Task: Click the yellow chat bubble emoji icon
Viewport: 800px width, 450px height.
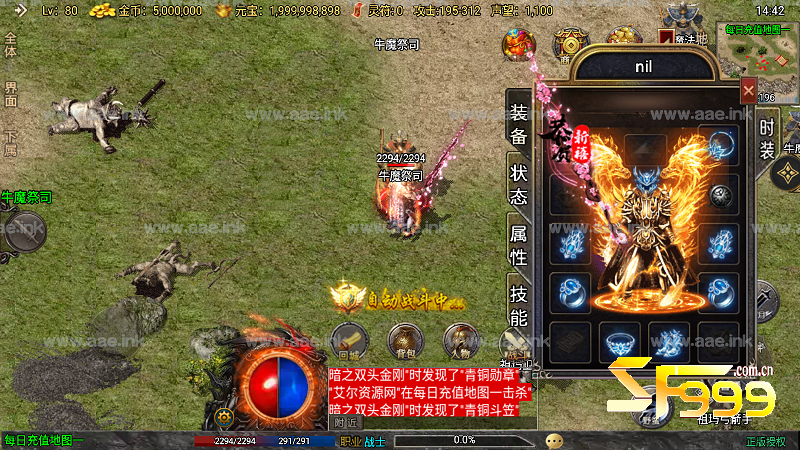Action: click(554, 440)
